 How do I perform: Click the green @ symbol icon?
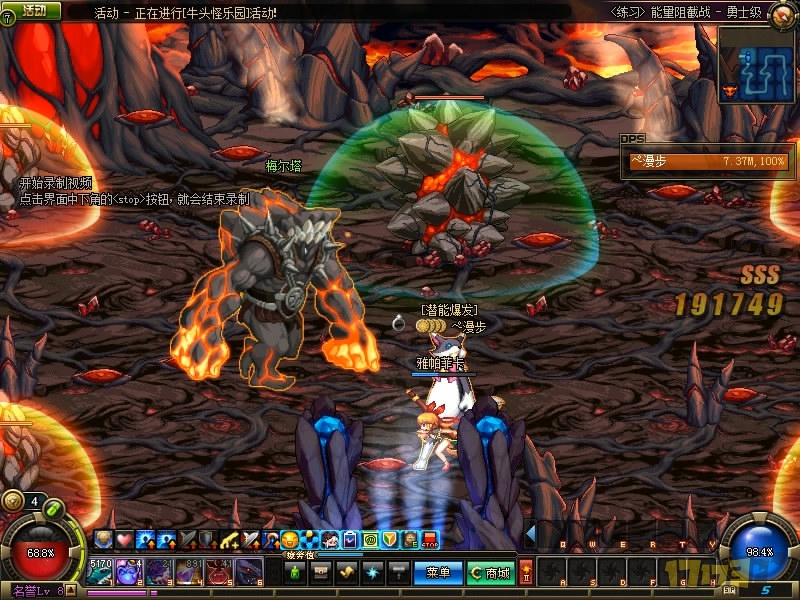[x=370, y=540]
